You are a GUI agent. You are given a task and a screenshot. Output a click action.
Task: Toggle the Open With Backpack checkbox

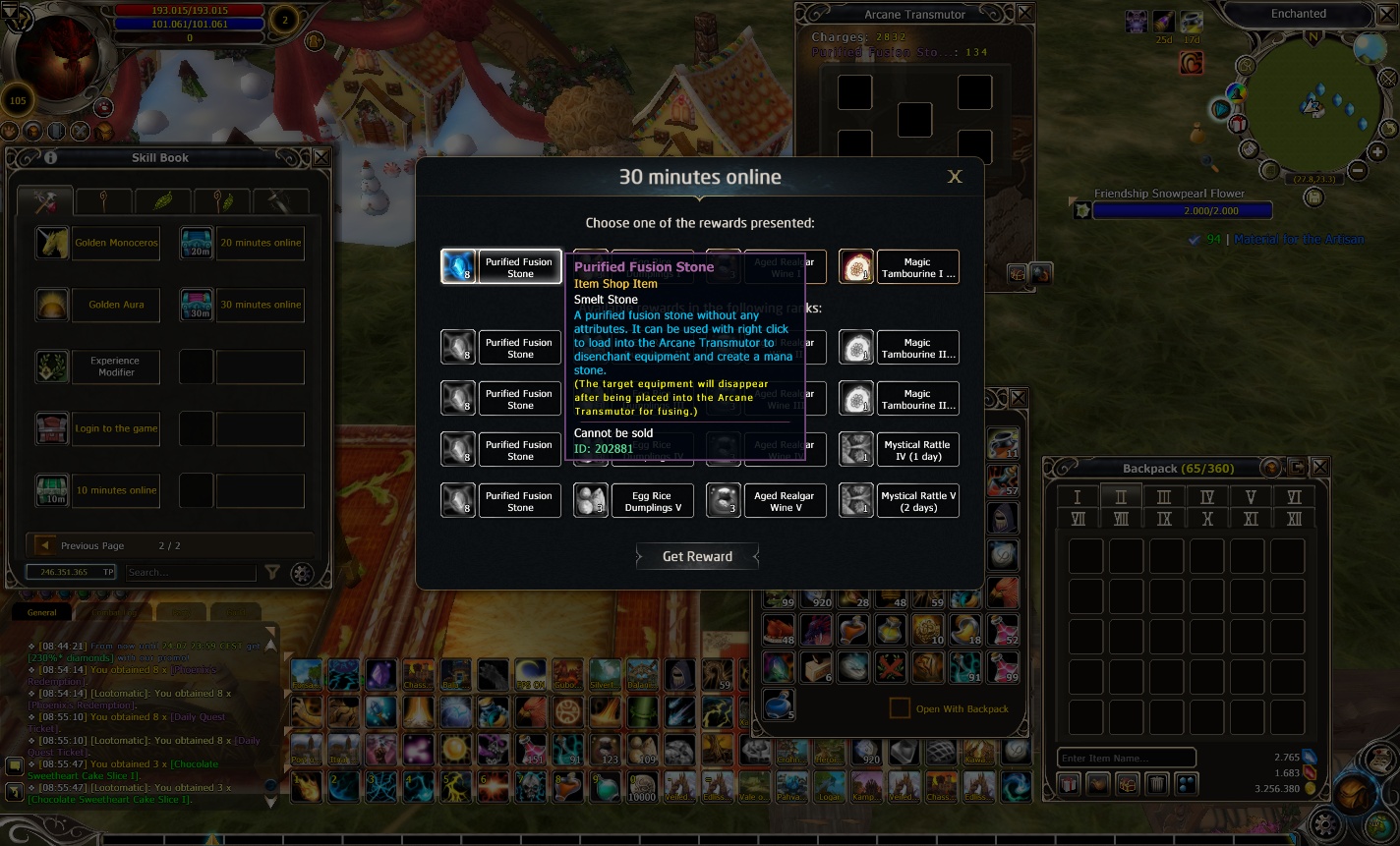[899, 708]
